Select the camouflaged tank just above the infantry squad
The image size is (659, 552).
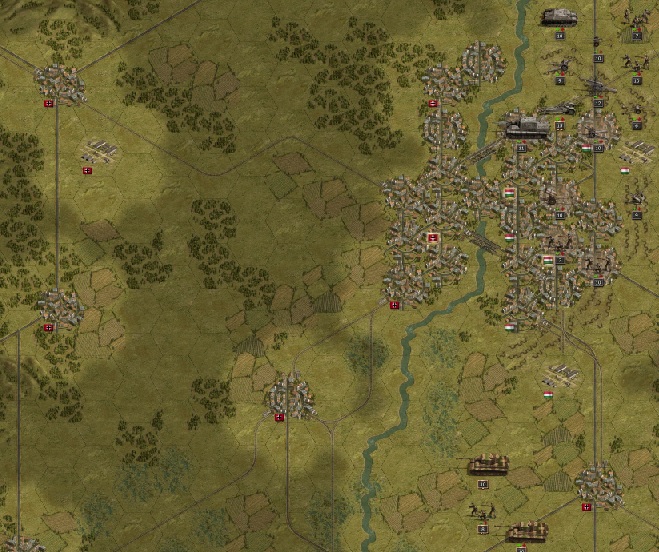click(487, 465)
